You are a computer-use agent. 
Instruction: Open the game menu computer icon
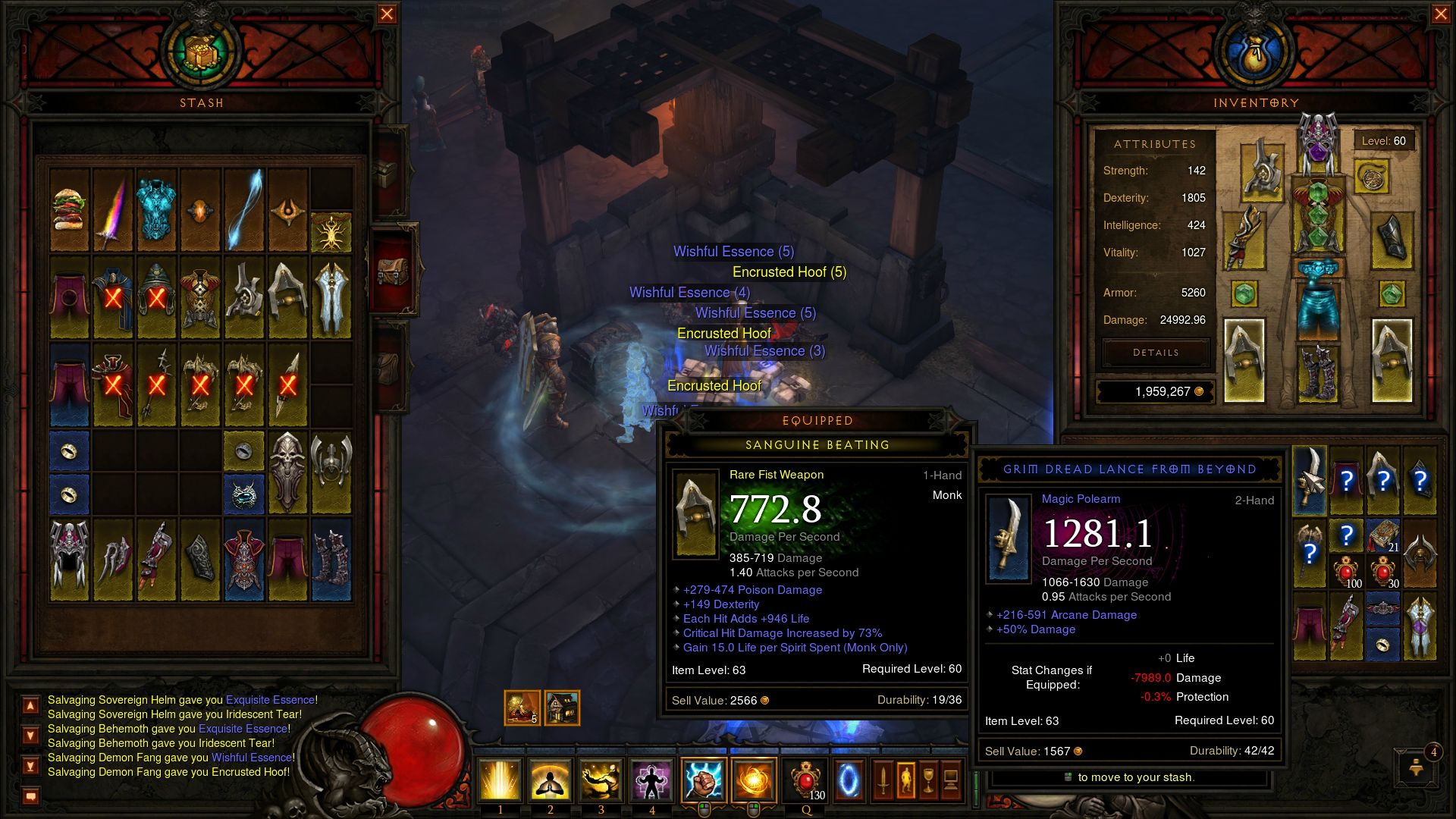click(x=951, y=780)
